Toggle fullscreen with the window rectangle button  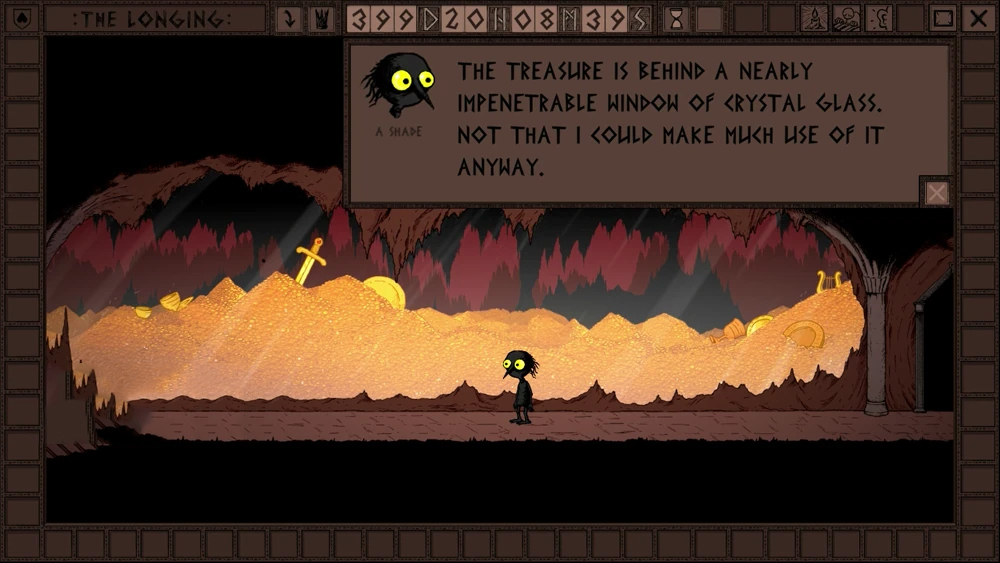(943, 19)
